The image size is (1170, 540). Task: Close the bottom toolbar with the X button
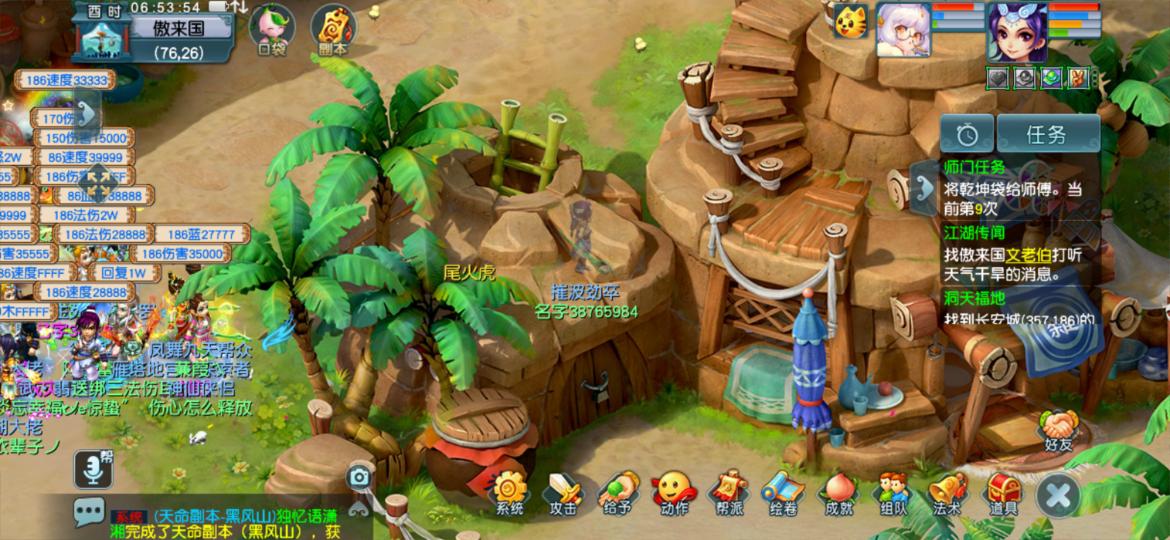pos(1058,495)
